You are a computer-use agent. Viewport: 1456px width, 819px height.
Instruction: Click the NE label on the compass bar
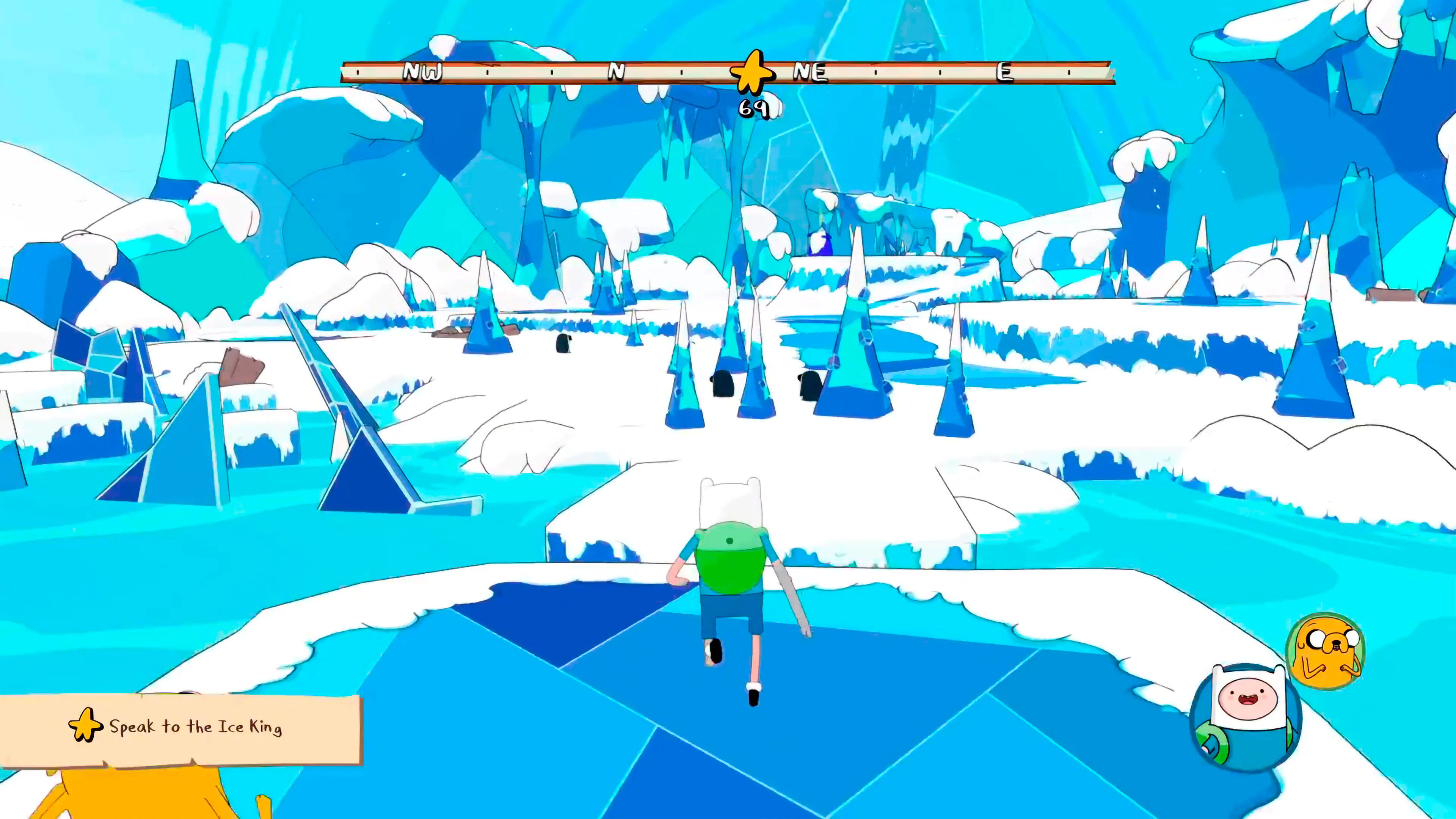point(810,72)
